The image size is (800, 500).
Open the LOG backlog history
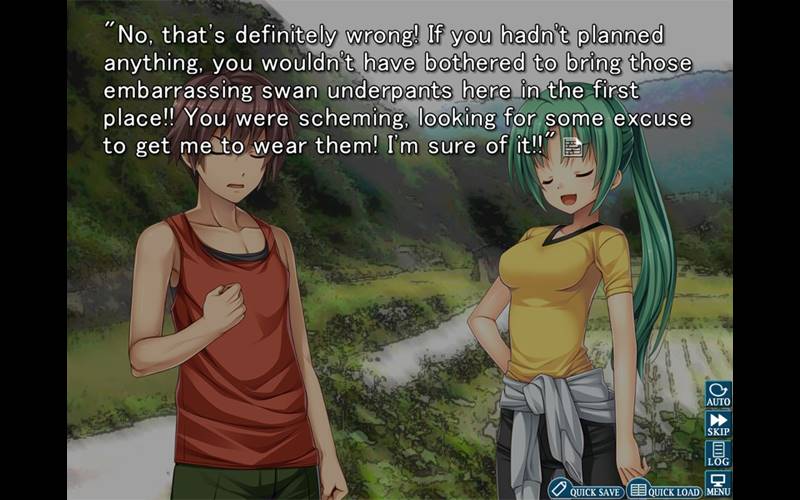(x=718, y=453)
